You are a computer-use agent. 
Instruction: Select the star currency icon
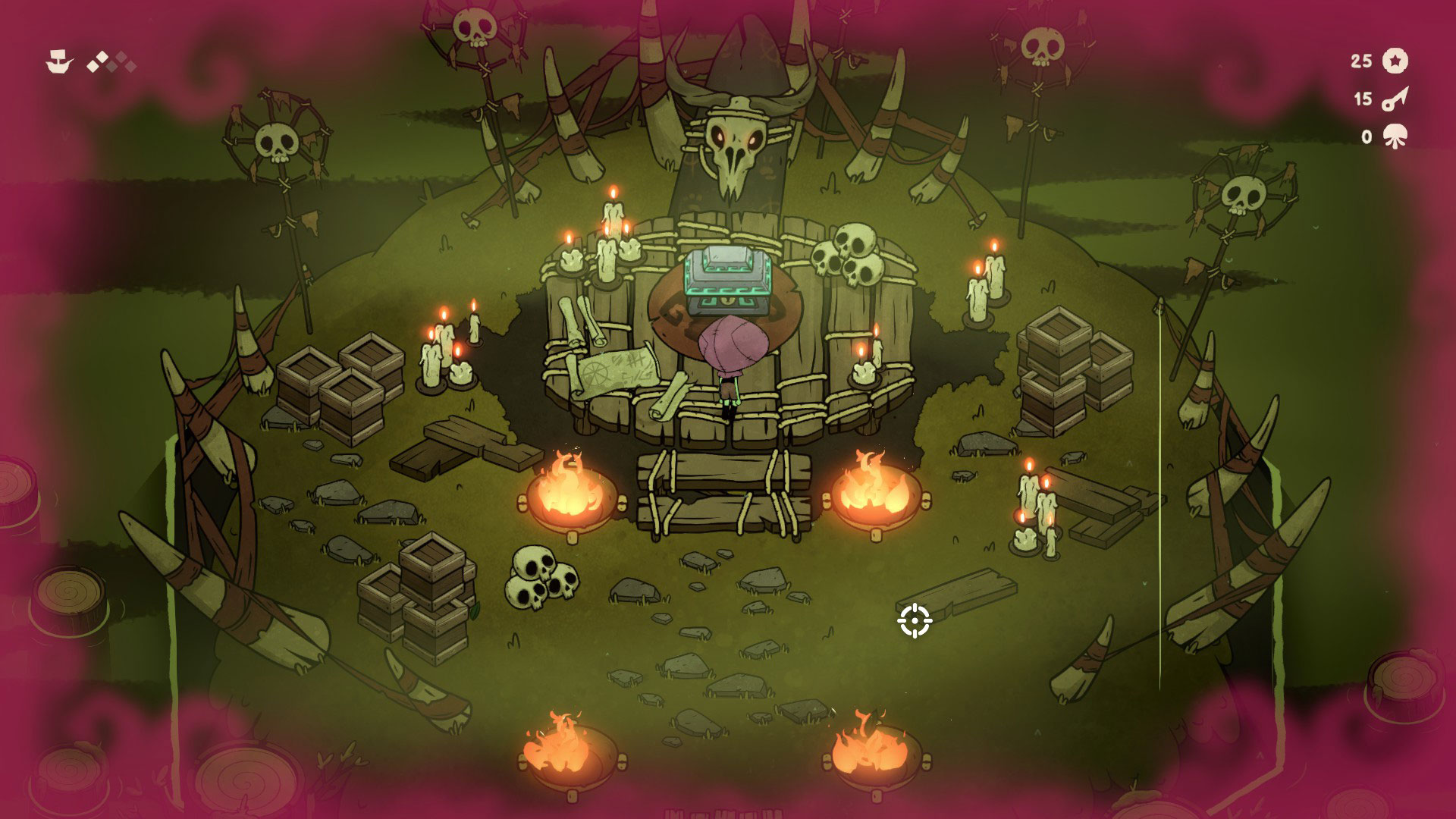point(1395,61)
